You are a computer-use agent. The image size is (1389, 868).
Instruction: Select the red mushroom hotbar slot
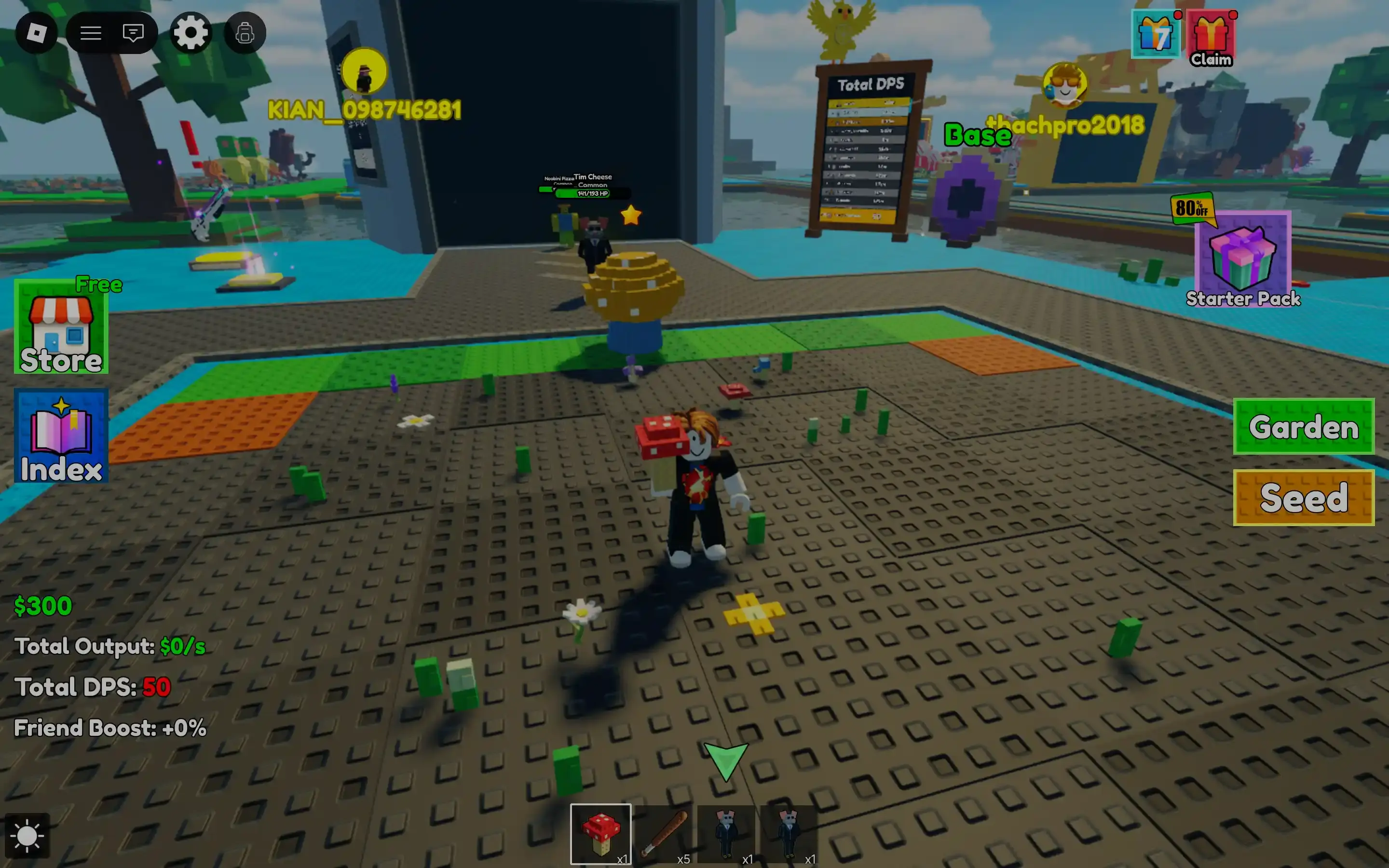(600, 834)
